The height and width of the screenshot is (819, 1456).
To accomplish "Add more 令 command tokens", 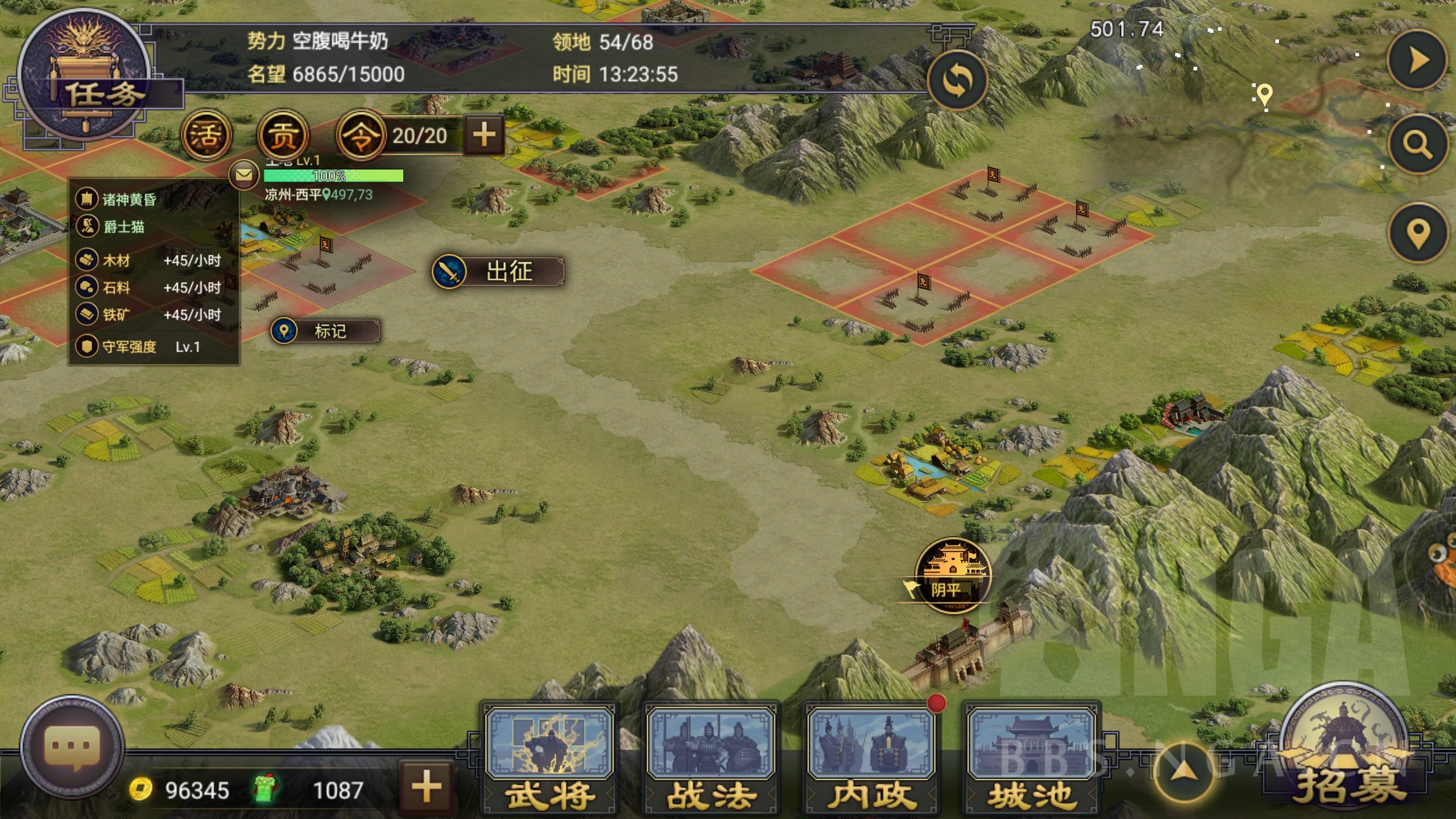I will click(x=484, y=135).
